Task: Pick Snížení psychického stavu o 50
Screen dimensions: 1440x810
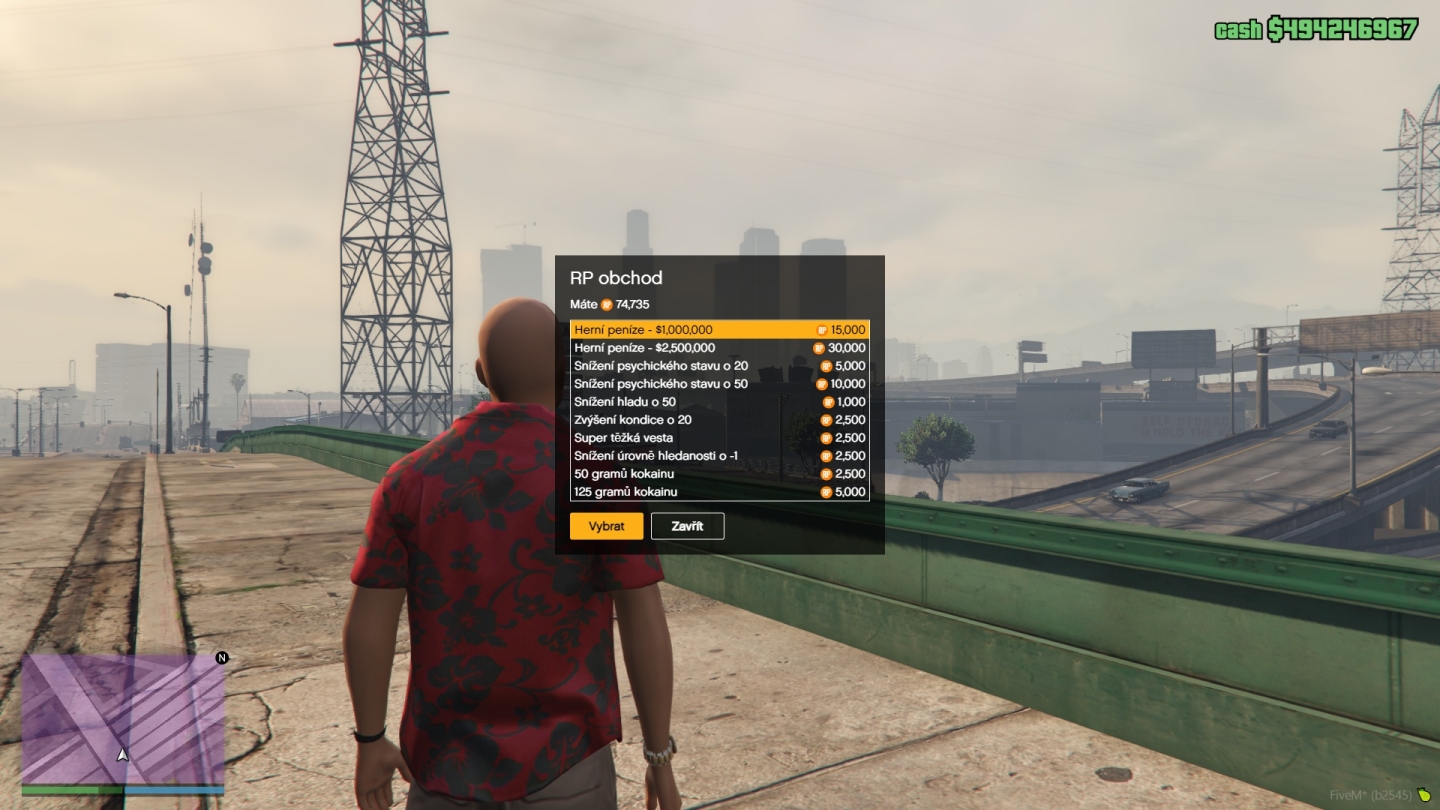Action: point(719,384)
